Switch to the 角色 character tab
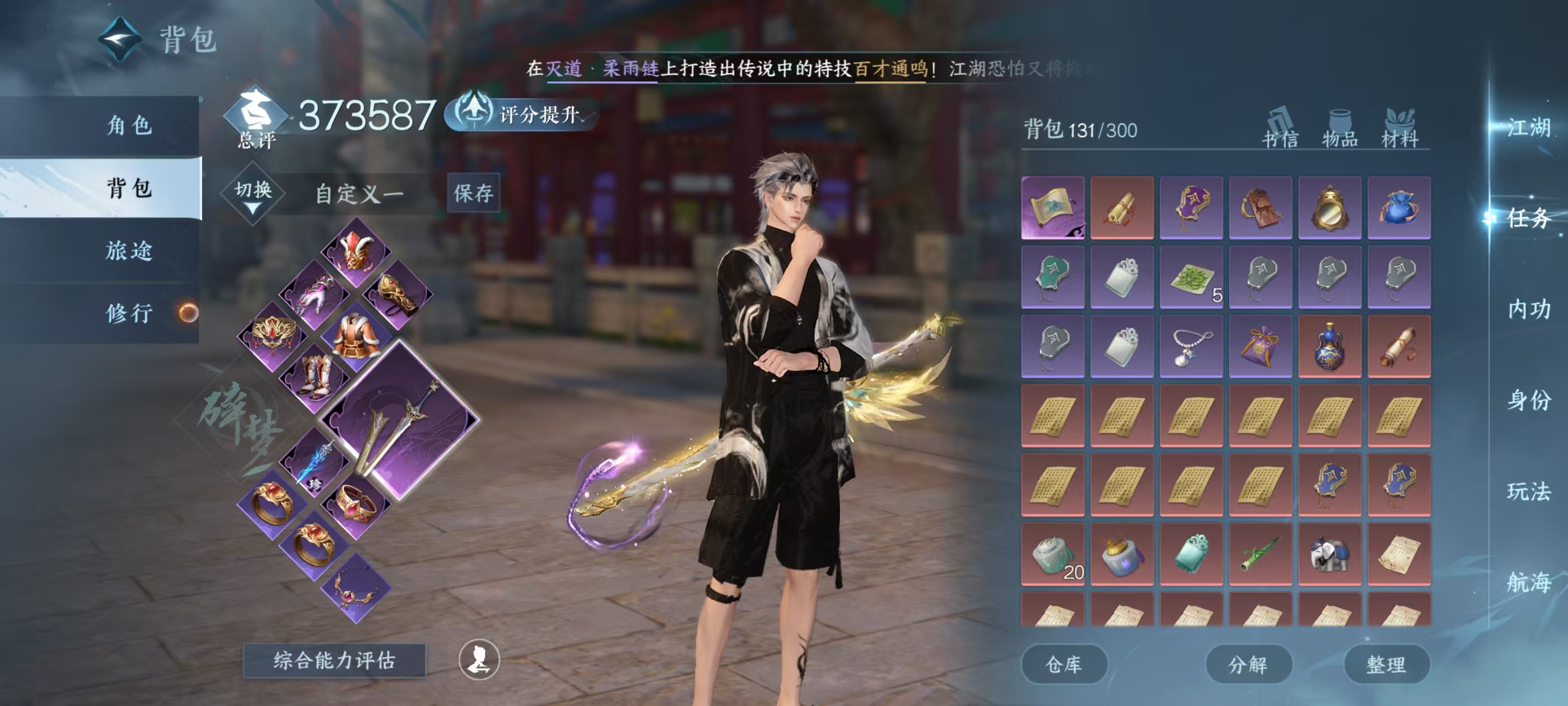The width and height of the screenshot is (1568, 706). [128, 126]
